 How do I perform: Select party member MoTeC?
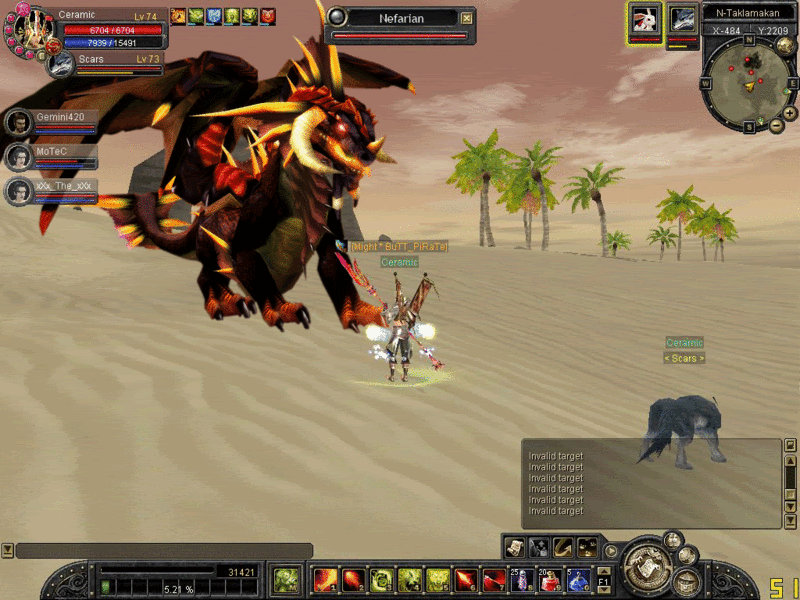click(x=18, y=156)
